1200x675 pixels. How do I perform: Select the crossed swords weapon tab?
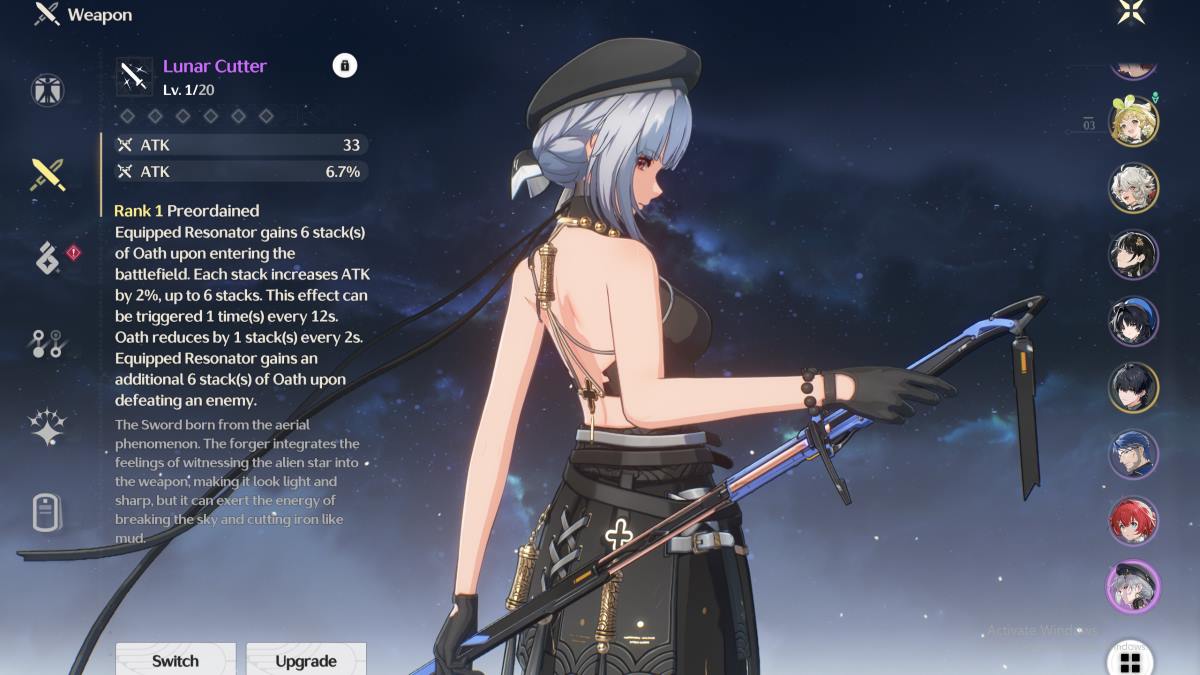click(x=47, y=174)
